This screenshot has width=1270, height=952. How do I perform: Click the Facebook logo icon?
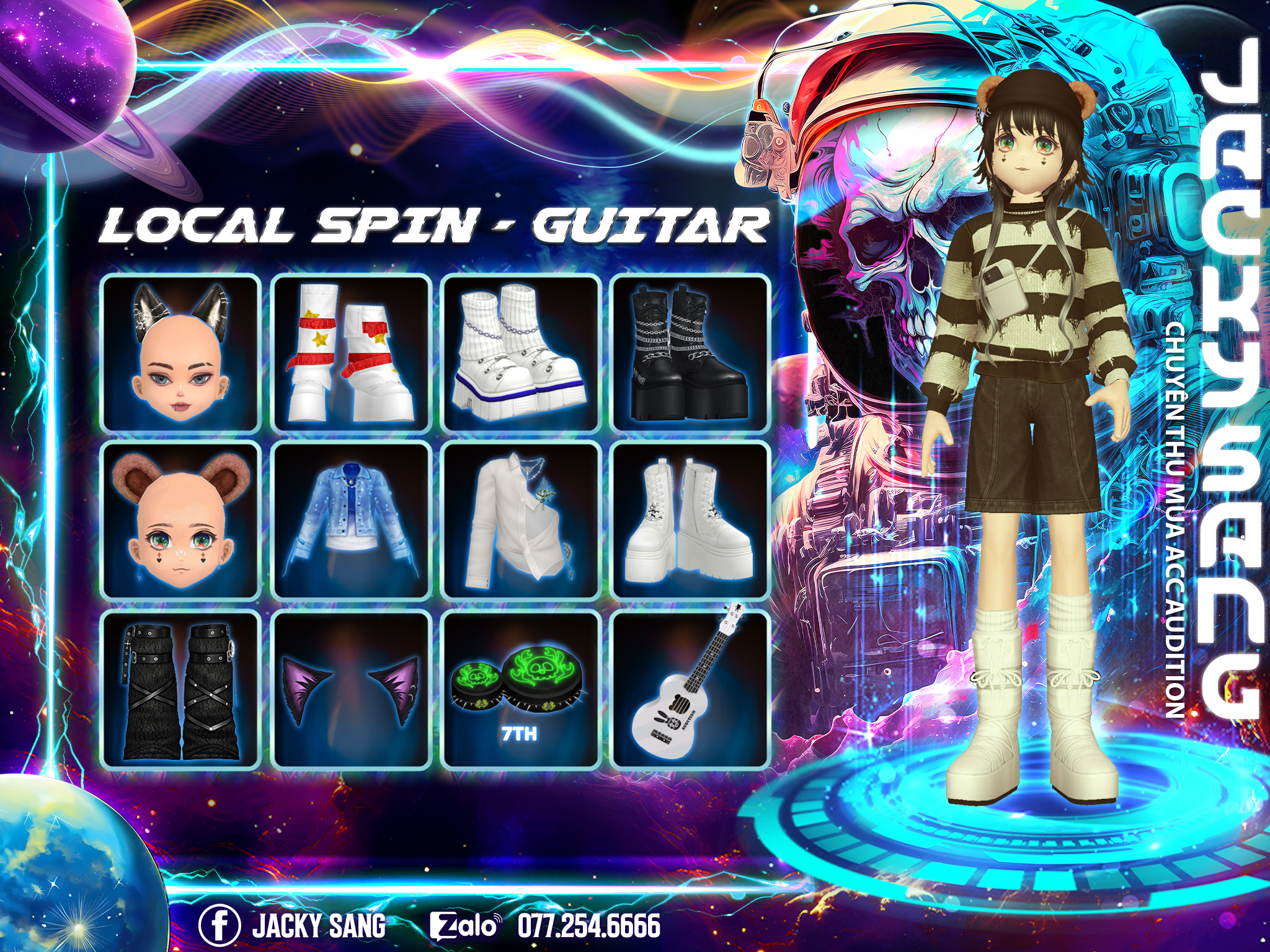(x=220, y=925)
